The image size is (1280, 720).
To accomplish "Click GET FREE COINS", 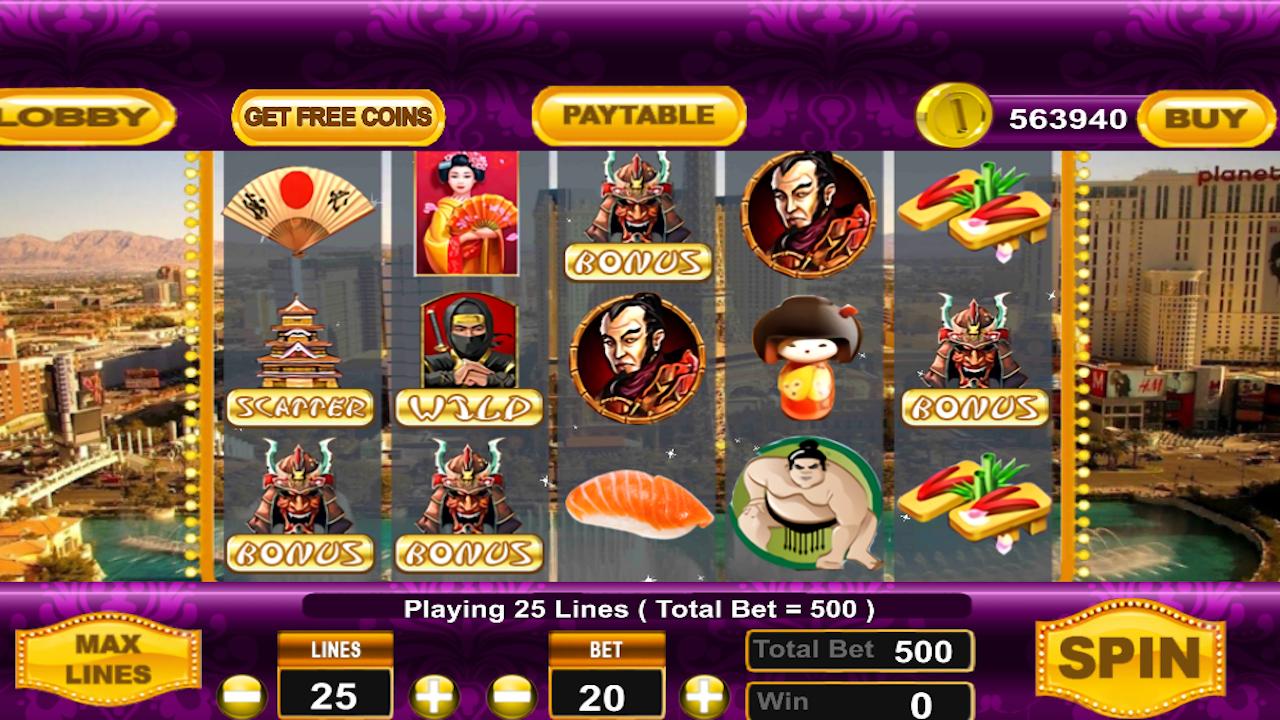I will click(x=336, y=117).
